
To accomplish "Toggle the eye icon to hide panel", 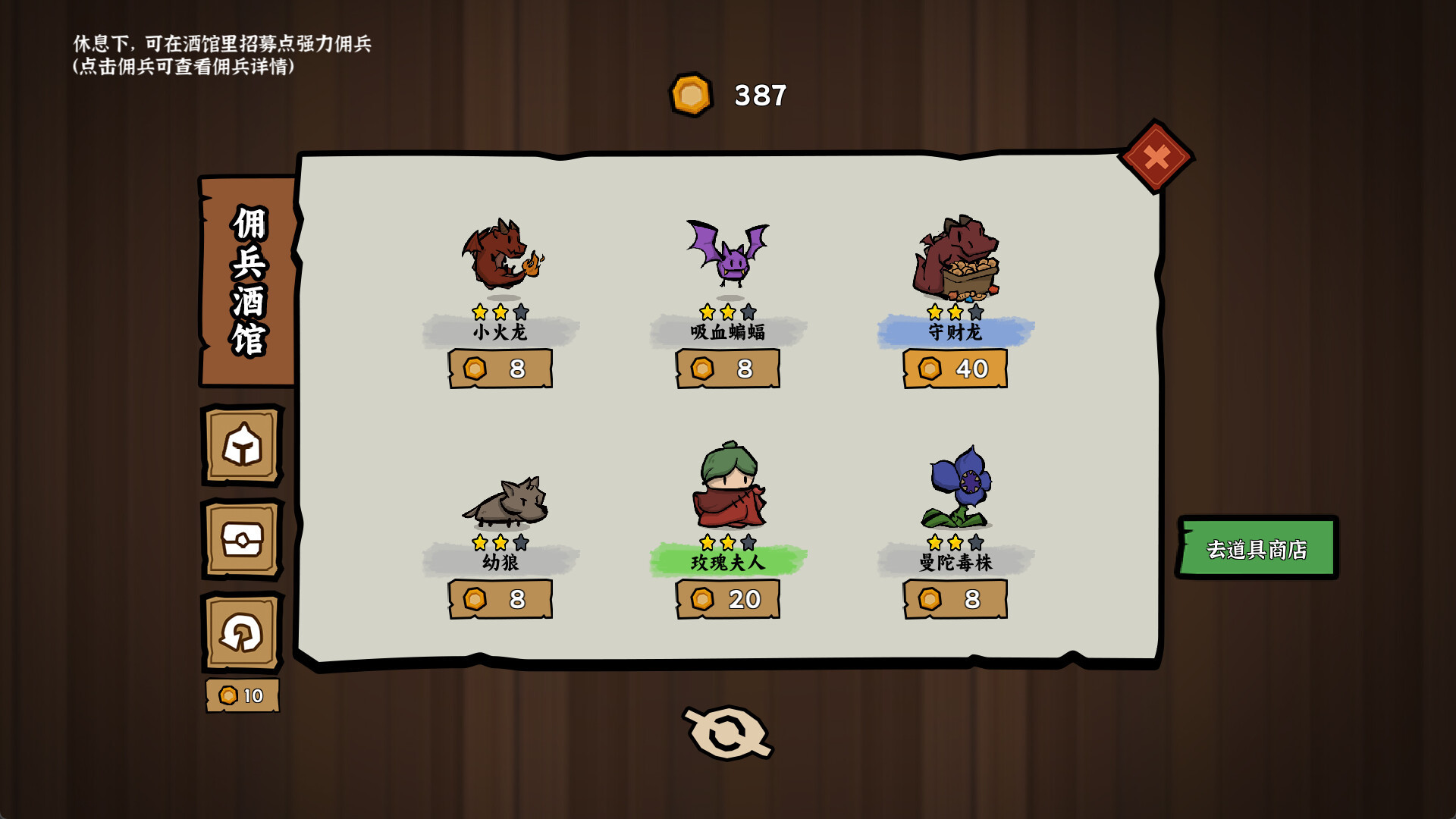I will click(728, 733).
